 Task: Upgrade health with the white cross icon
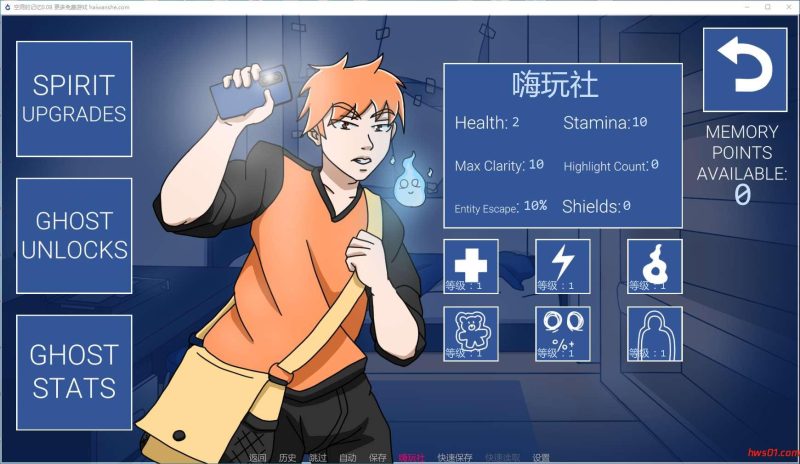pyautogui.click(x=470, y=266)
